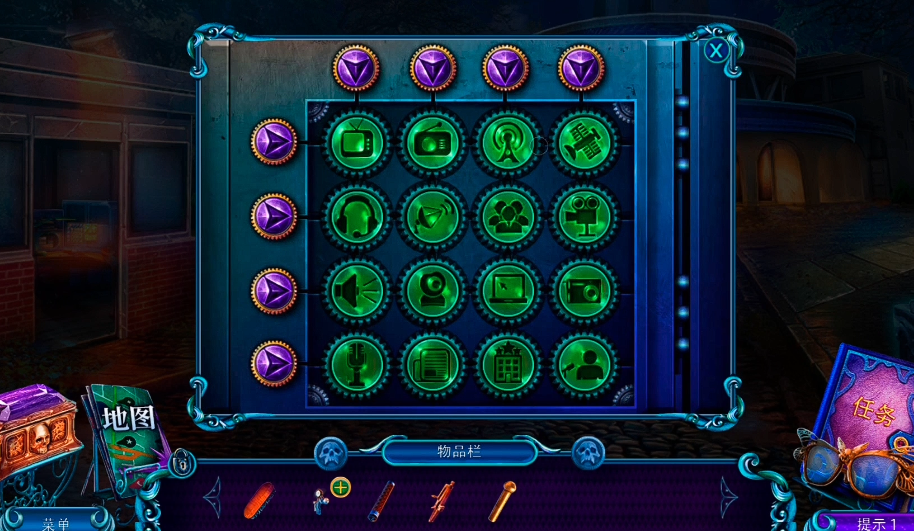This screenshot has width=914, height=531.
Task: Select the group of people tile
Action: click(x=507, y=216)
